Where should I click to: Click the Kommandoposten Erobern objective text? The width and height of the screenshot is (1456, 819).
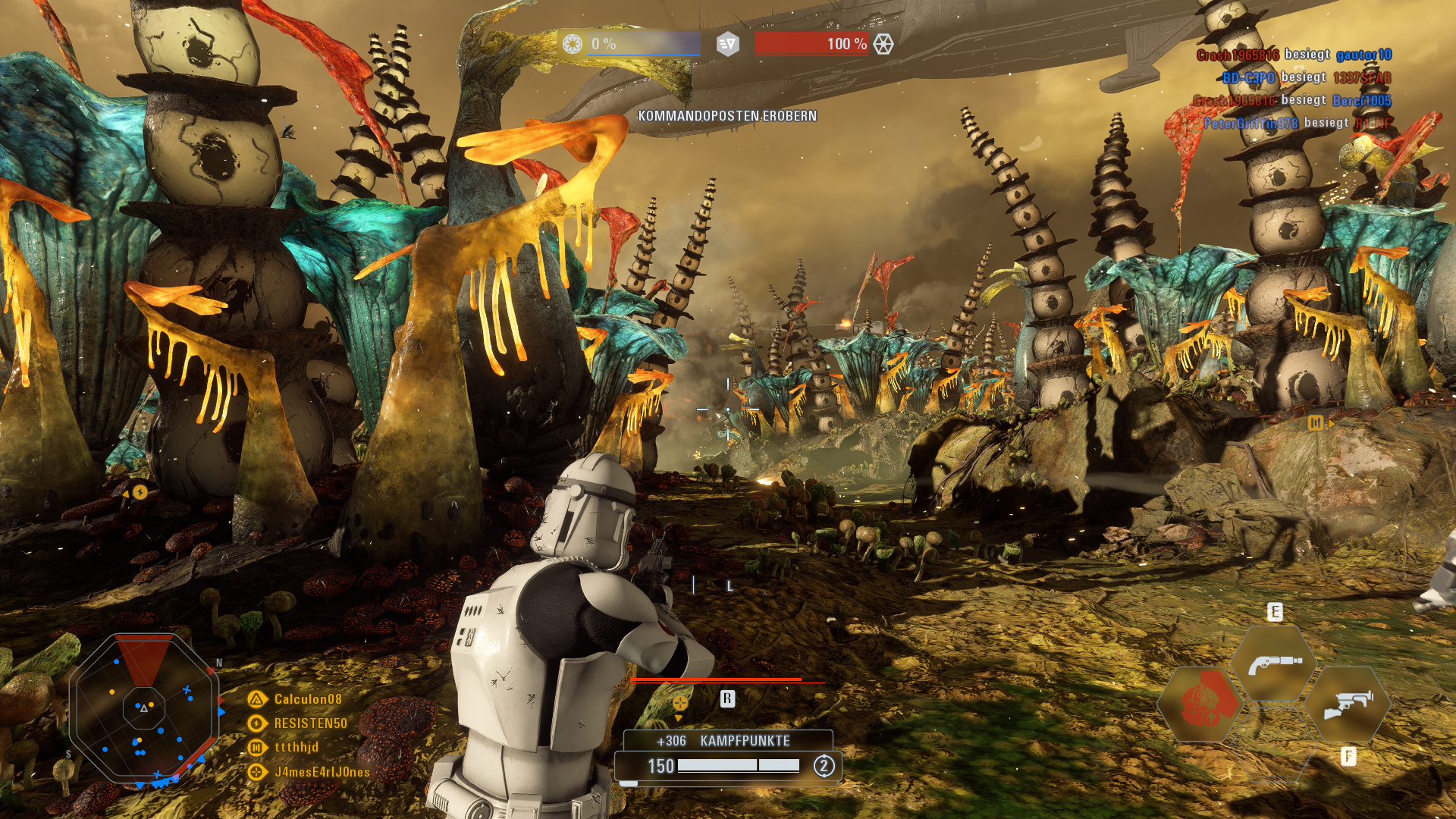(x=727, y=116)
